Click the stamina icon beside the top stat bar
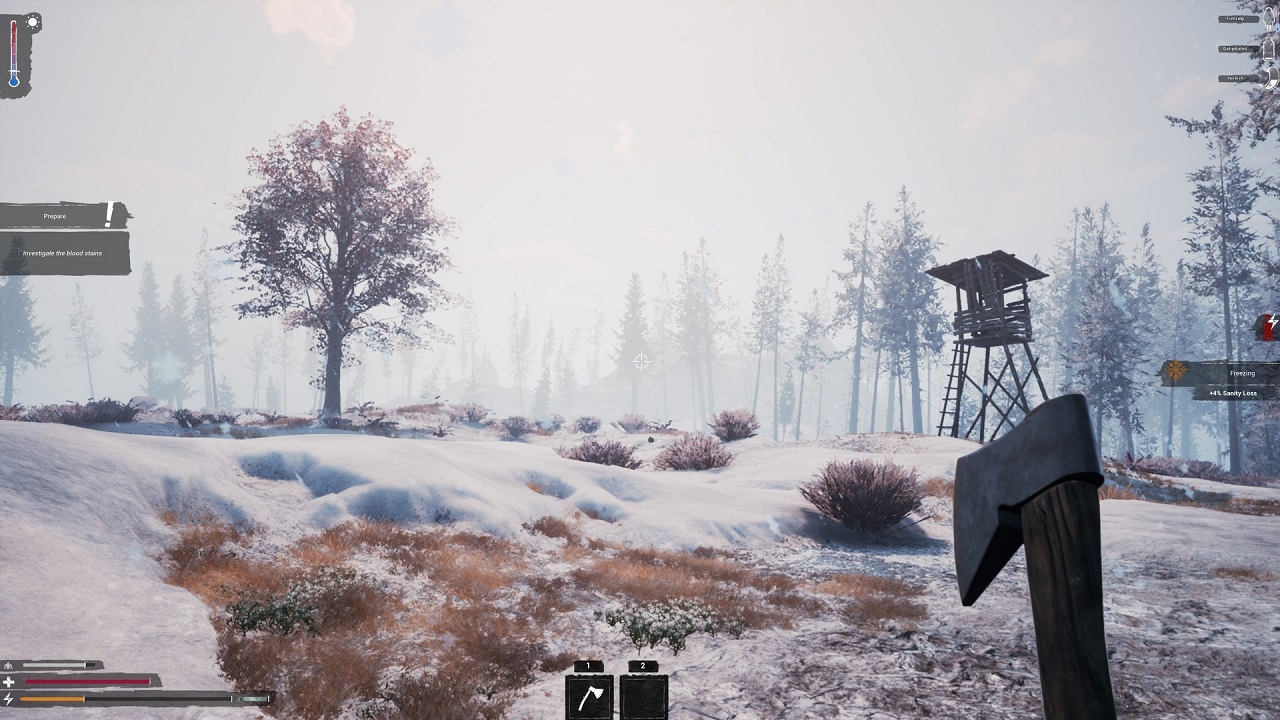This screenshot has width=1280, height=720. tap(8, 664)
